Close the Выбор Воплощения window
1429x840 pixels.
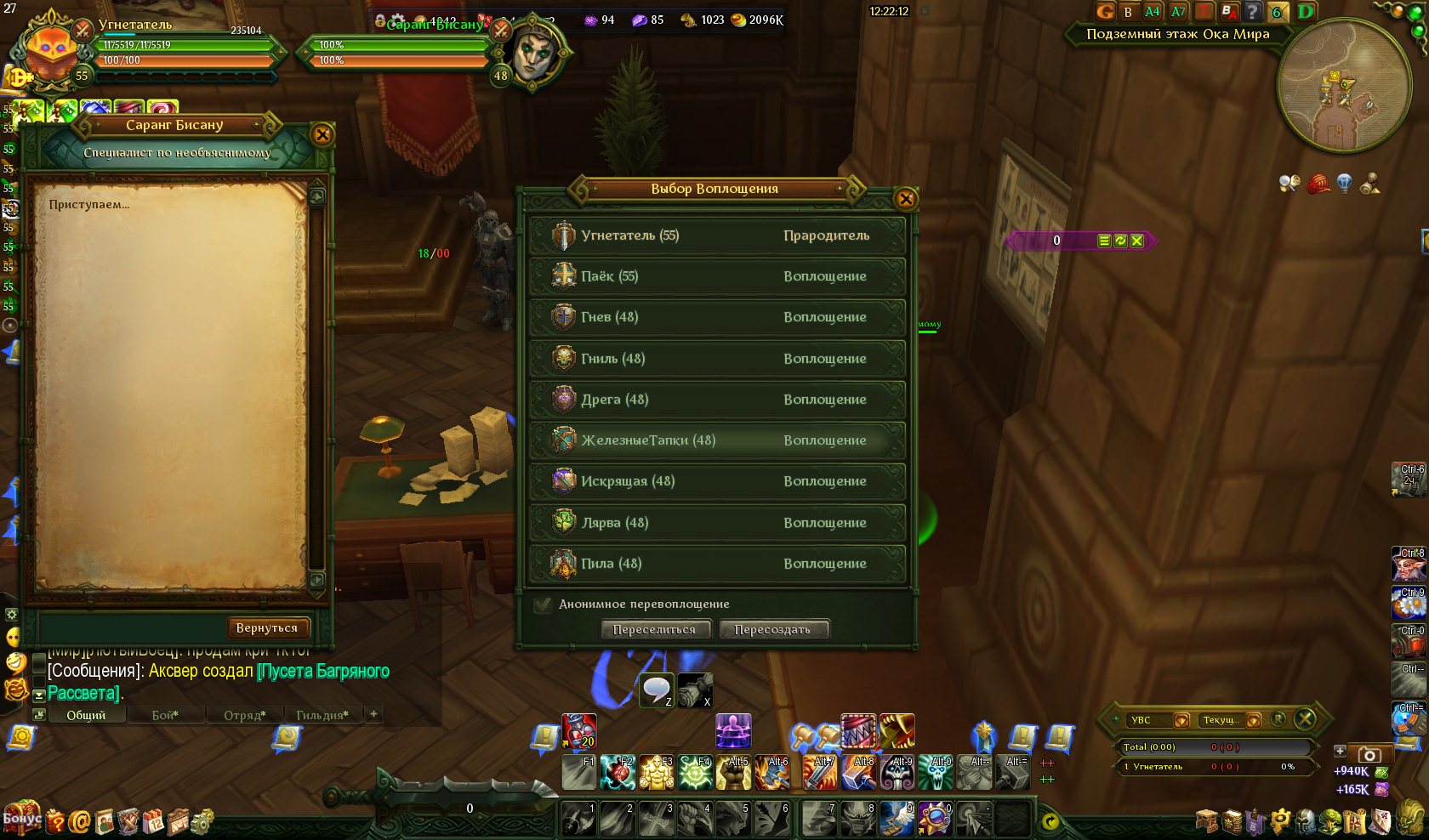point(906,199)
